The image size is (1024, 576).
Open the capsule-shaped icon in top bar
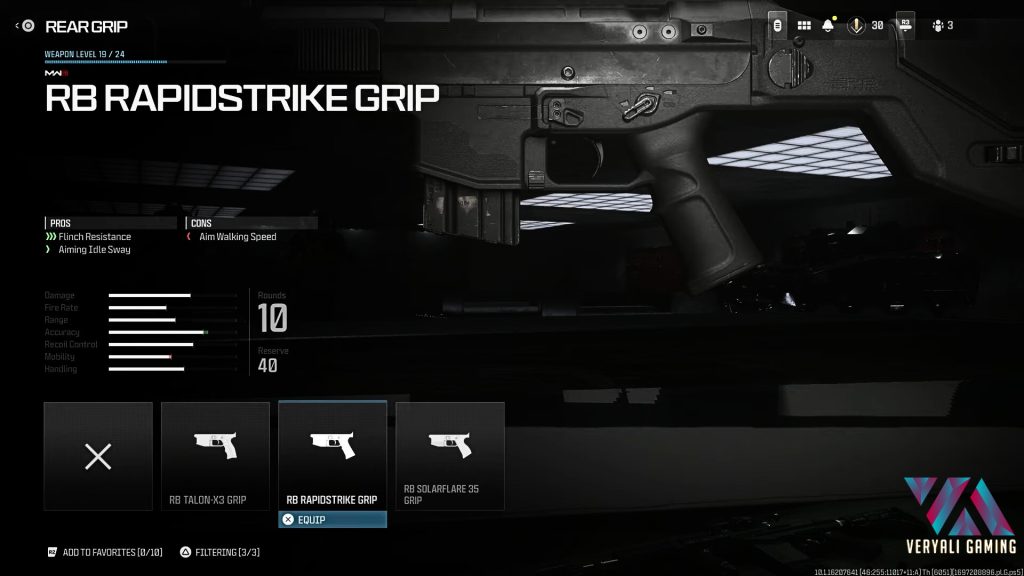[778, 25]
